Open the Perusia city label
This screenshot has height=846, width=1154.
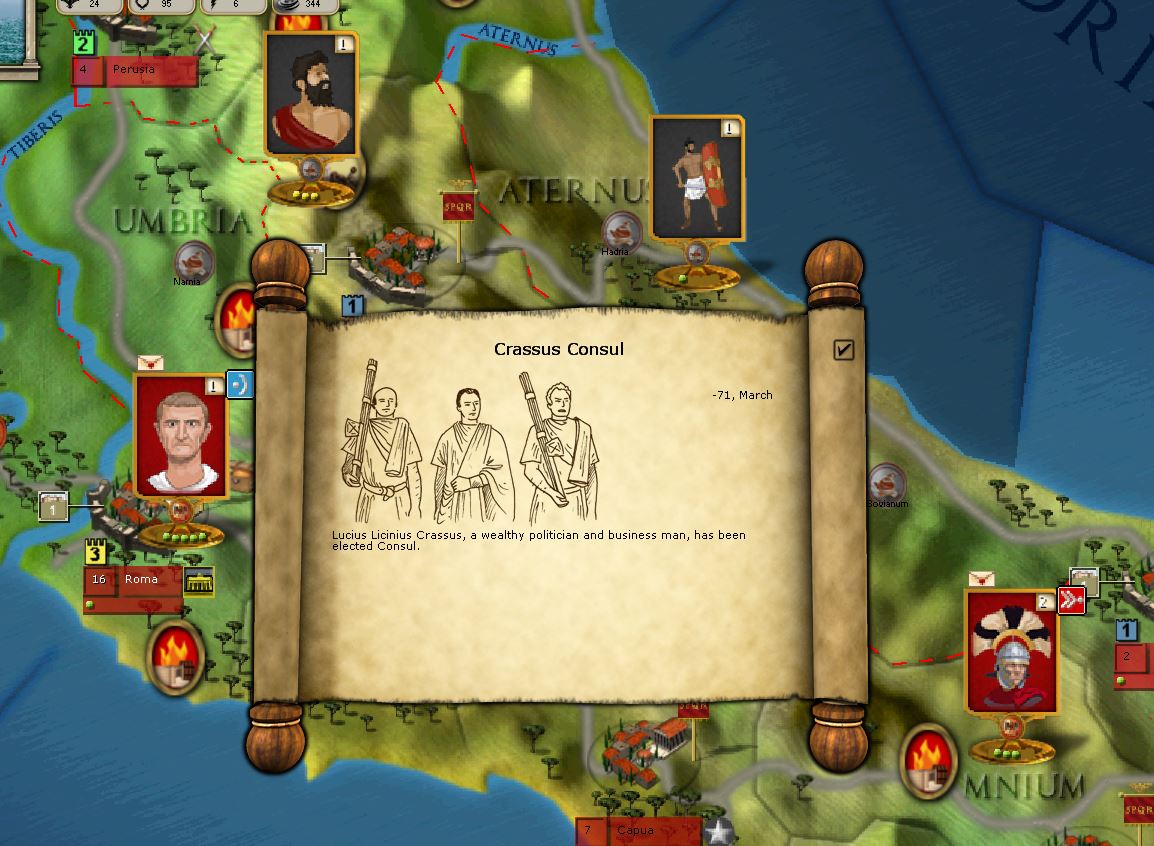(140, 70)
